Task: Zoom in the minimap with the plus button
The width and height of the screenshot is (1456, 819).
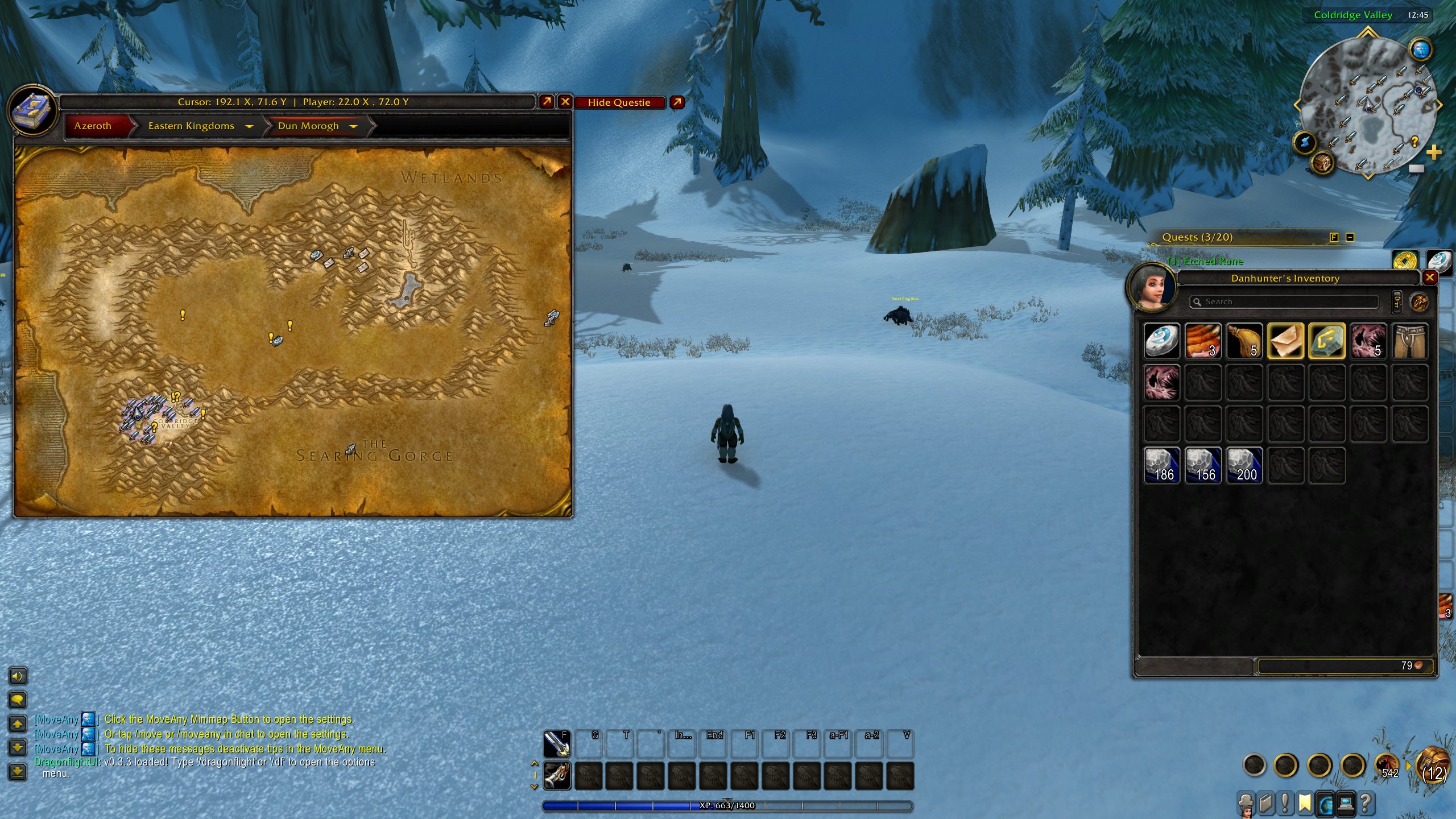Action: [1434, 152]
